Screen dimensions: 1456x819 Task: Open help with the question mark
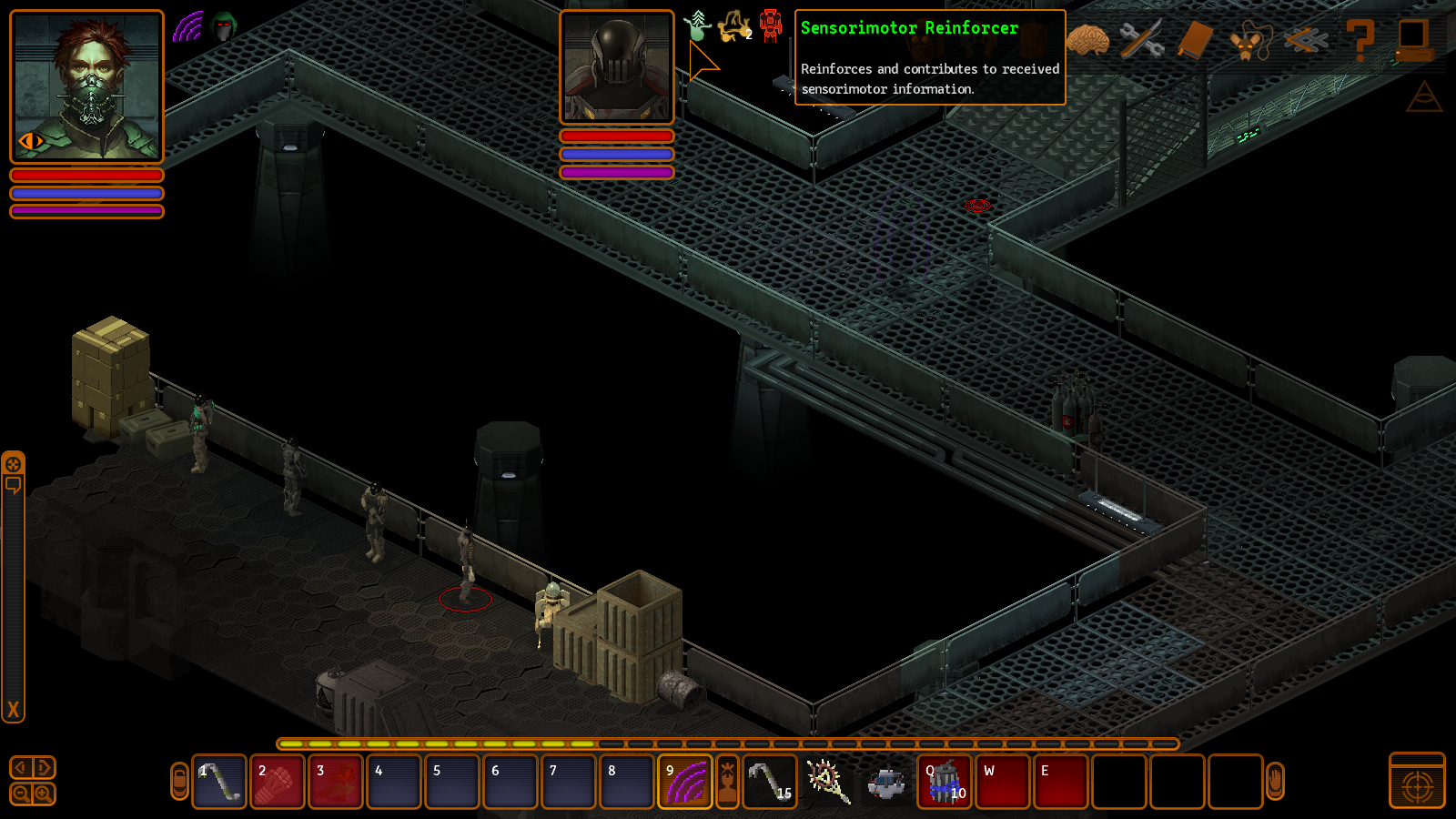point(1360,40)
